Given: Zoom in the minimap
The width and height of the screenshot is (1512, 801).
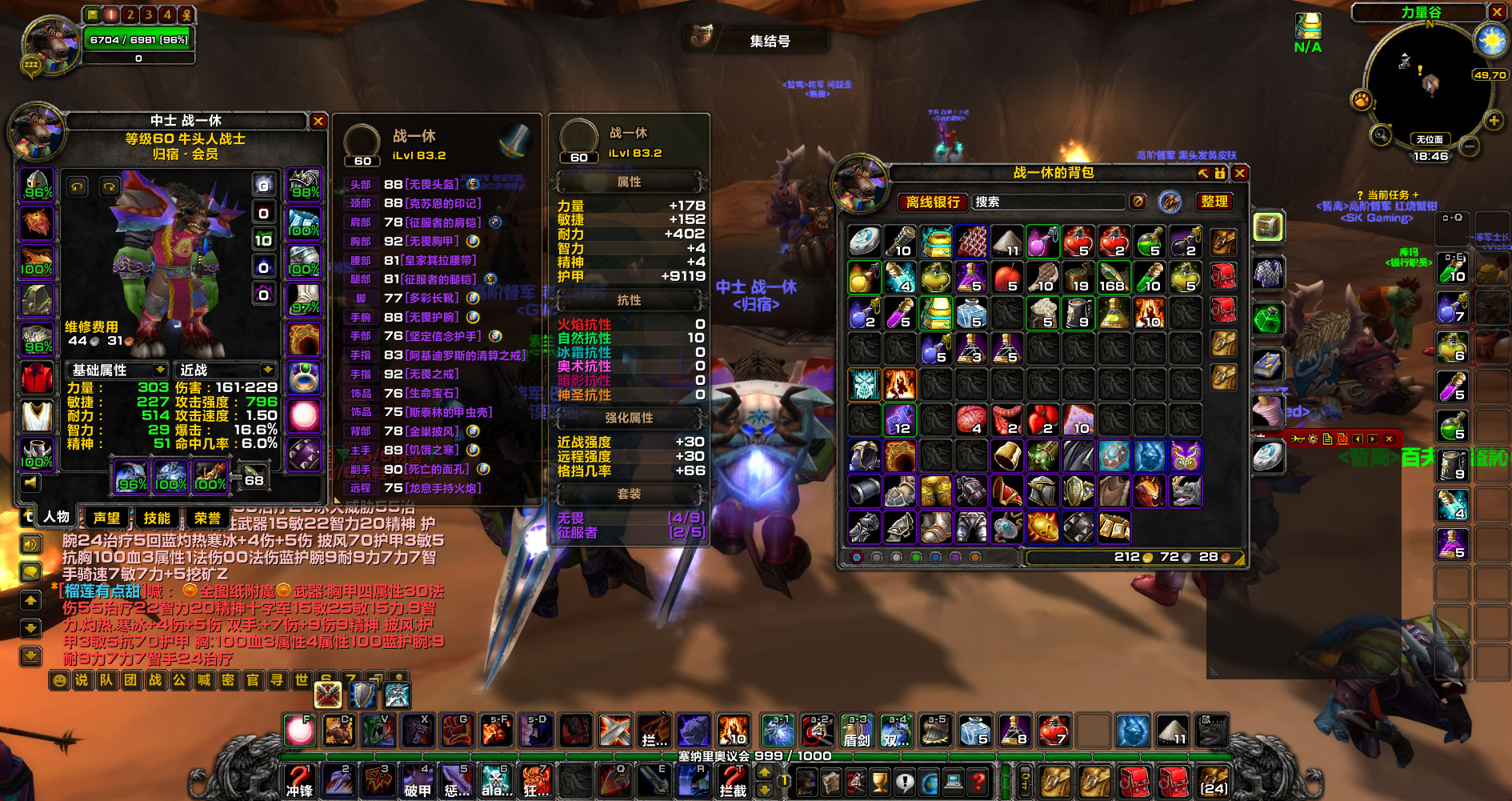Looking at the screenshot, I should 1494,121.
